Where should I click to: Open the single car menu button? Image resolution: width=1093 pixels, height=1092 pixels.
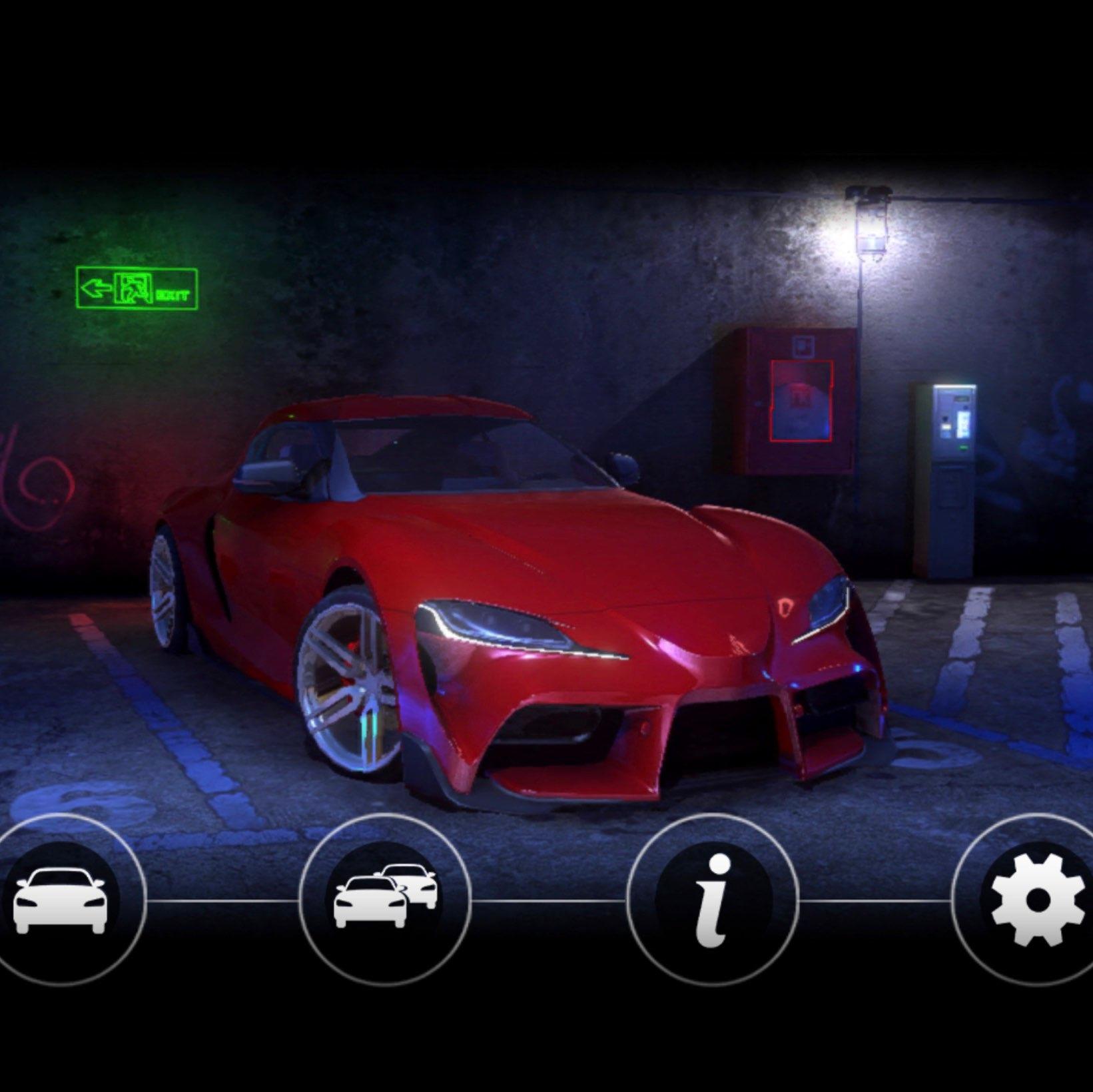pos(61,899)
